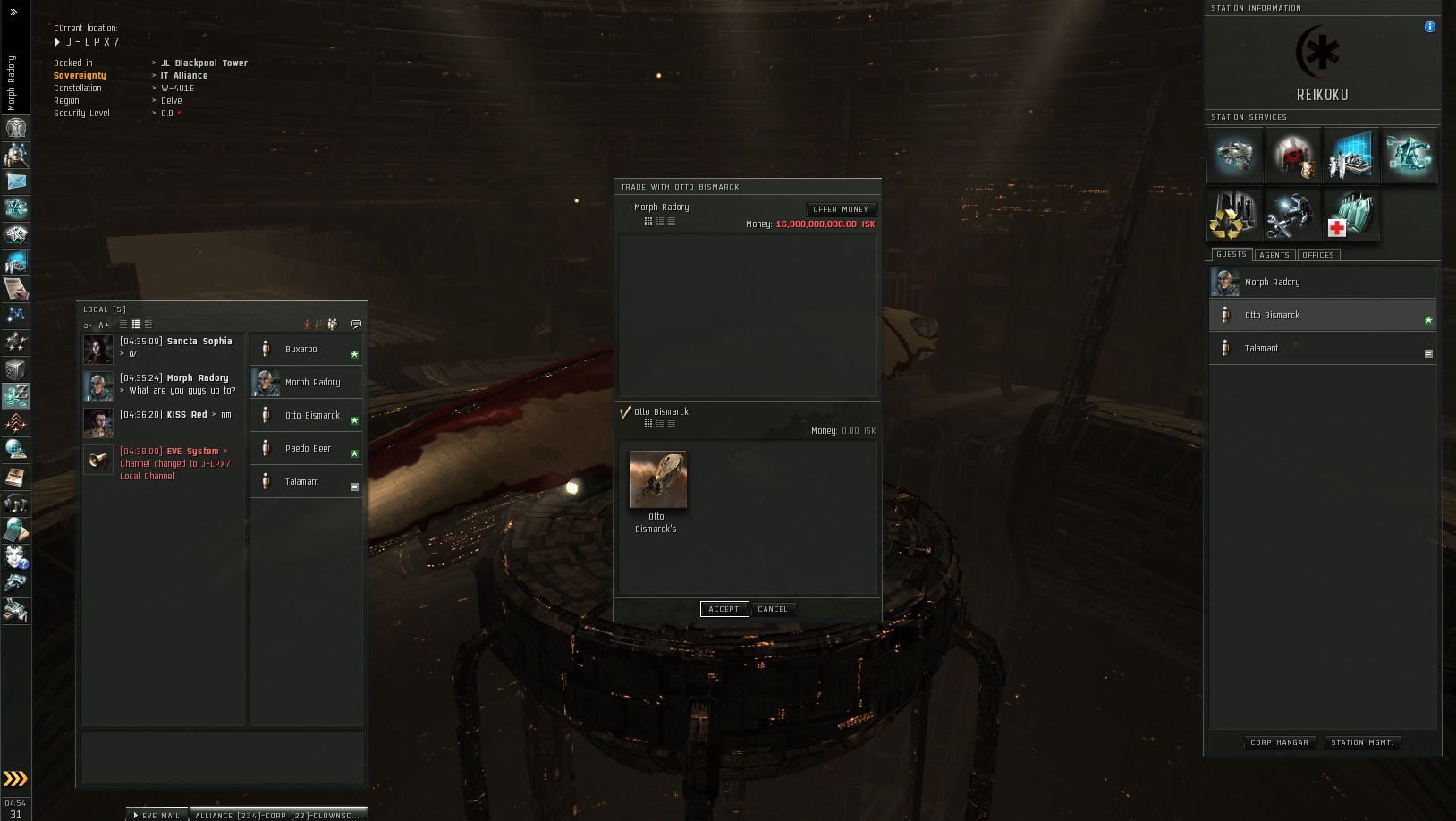Click the Offer Money button
This screenshot has height=821, width=1456.
coord(841,209)
